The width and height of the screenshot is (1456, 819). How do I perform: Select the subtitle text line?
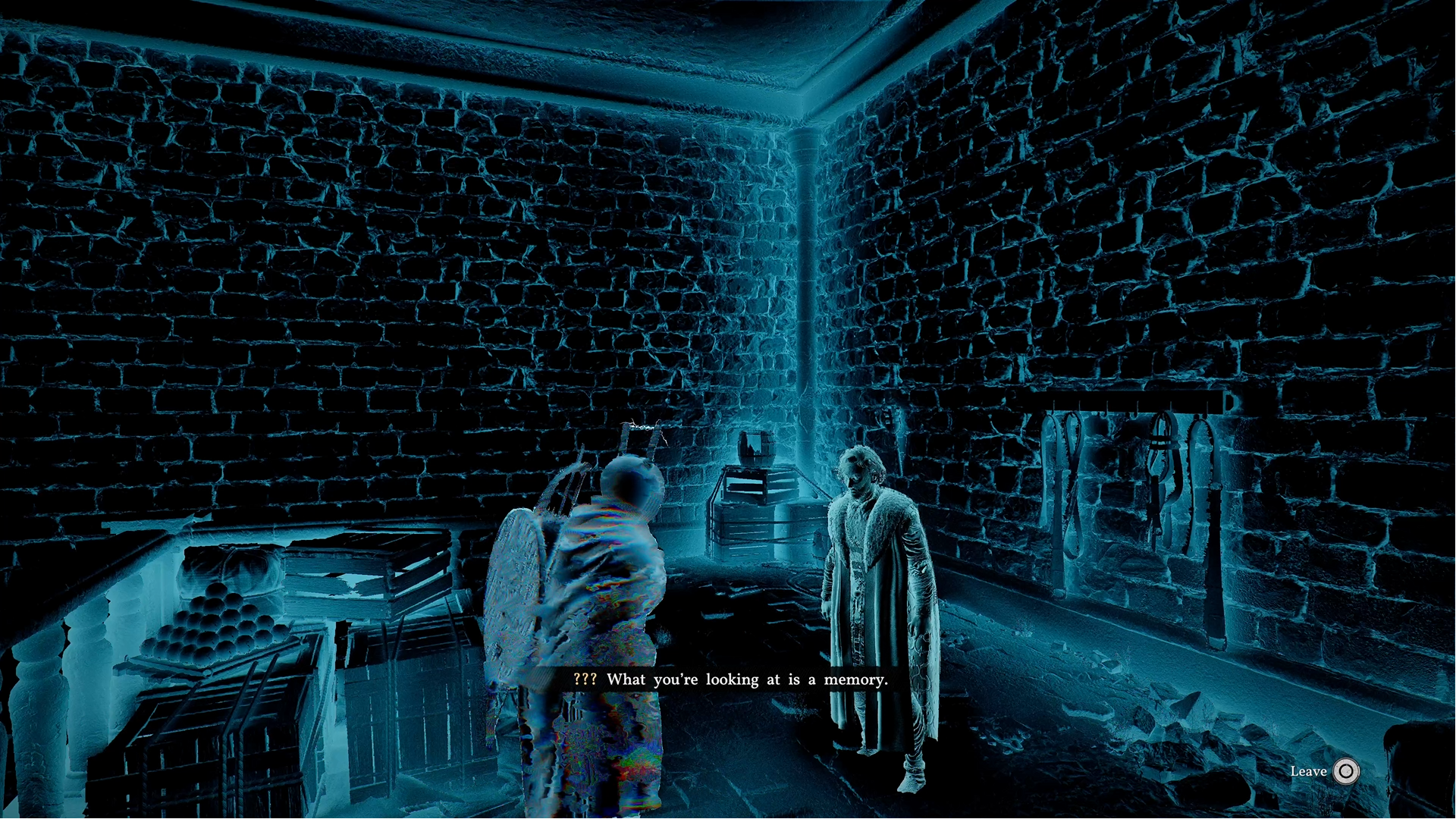click(747, 679)
